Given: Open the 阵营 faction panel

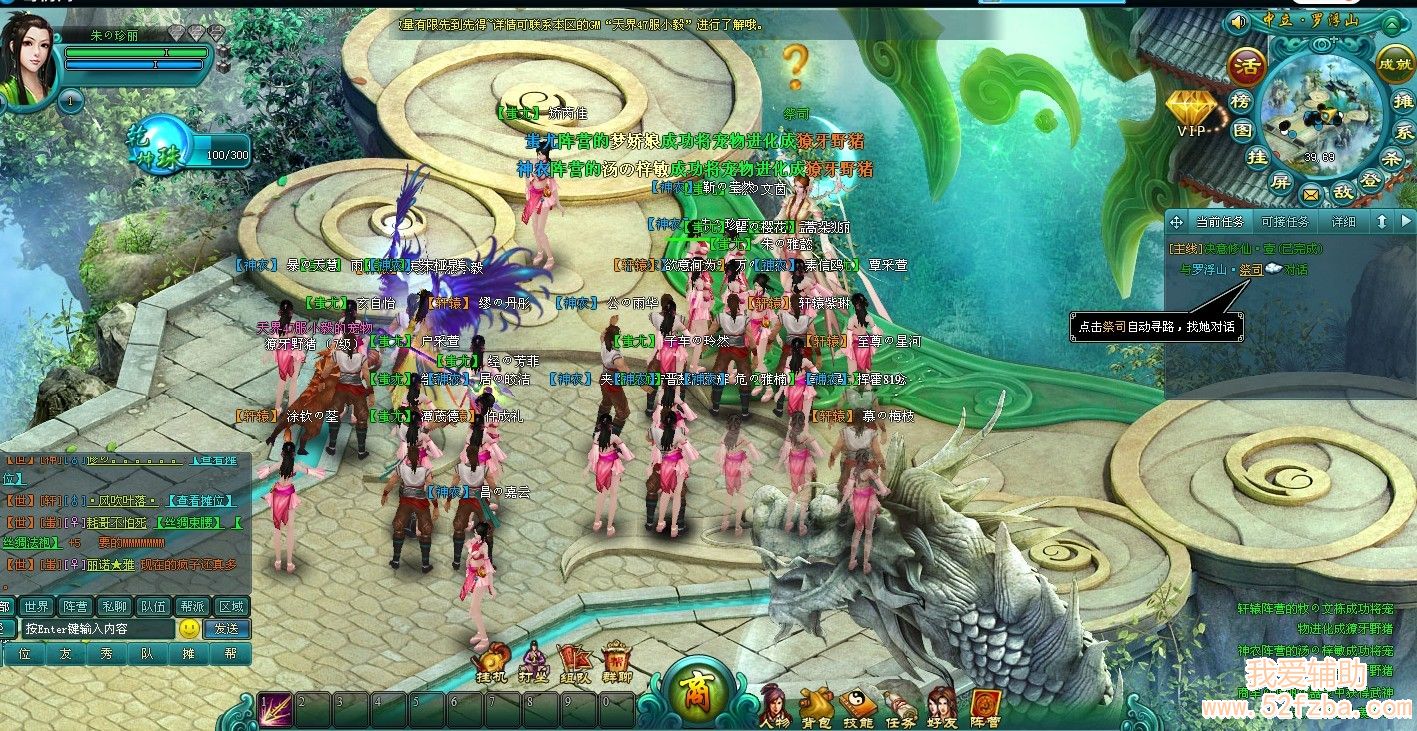Looking at the screenshot, I should (985, 704).
